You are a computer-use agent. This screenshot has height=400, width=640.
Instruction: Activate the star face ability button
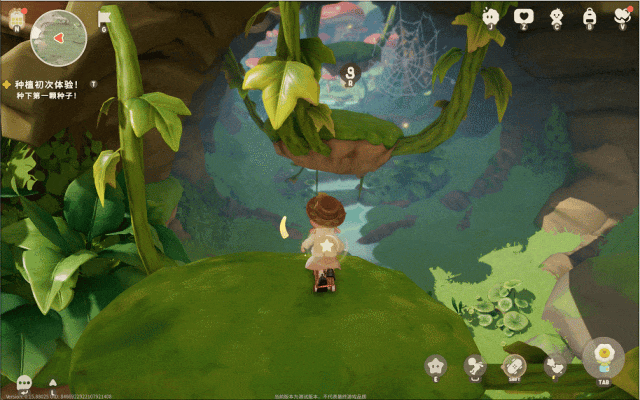[x=436, y=365]
